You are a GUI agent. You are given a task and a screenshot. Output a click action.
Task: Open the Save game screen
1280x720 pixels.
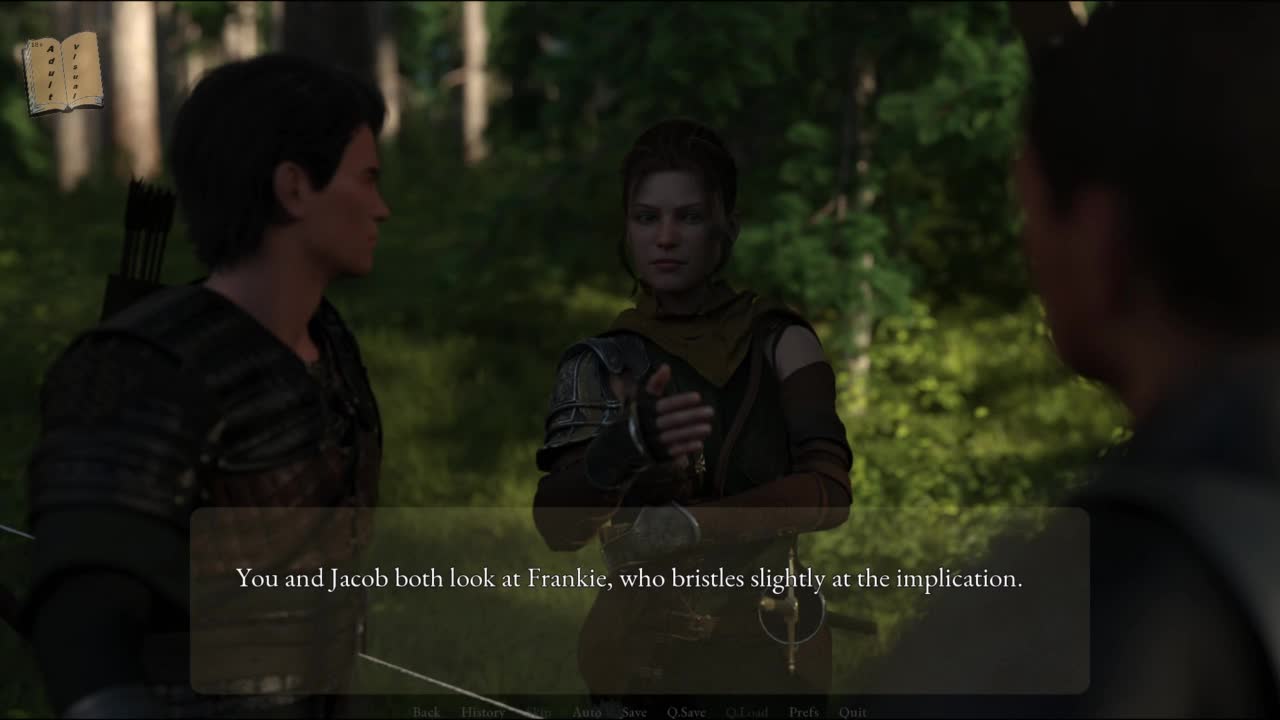point(634,712)
